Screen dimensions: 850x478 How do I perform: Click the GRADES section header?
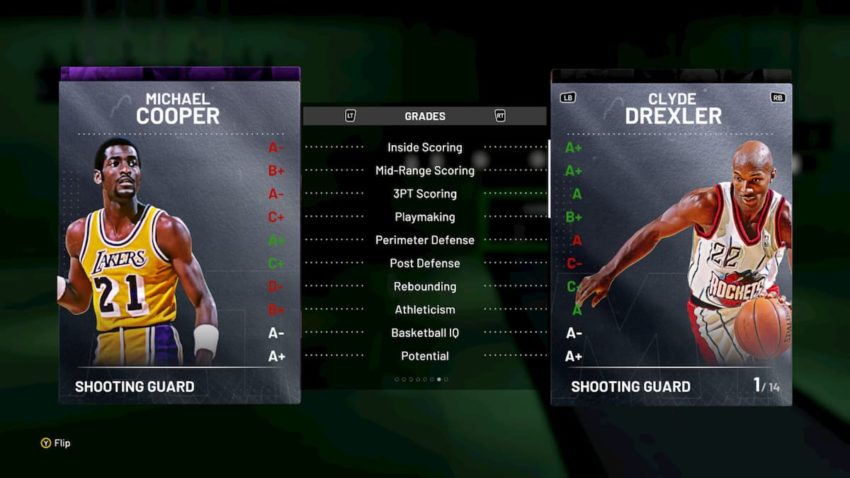[425, 116]
